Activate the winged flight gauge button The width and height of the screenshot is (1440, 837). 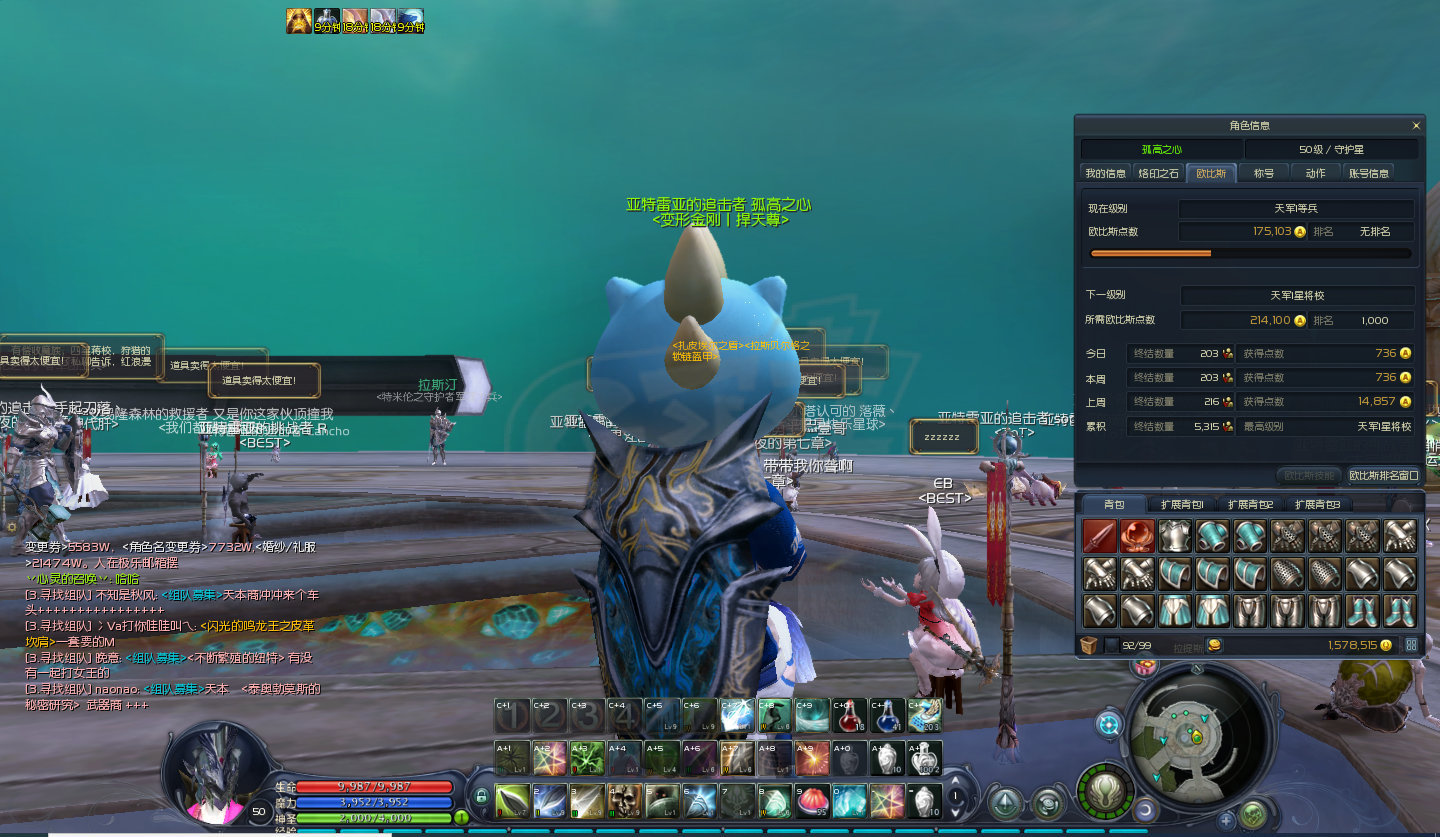click(x=1103, y=790)
